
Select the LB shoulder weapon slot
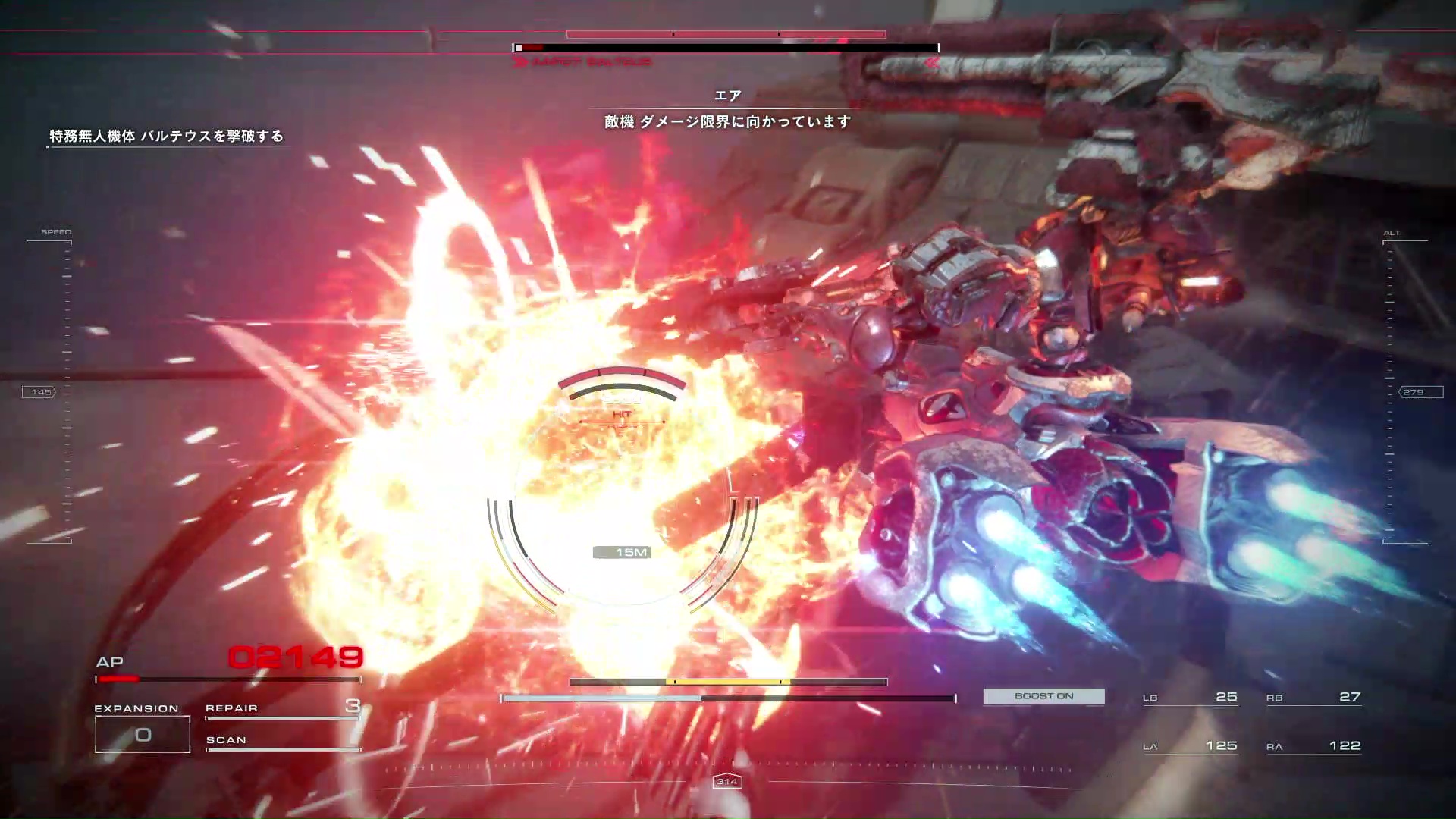coord(1190,697)
